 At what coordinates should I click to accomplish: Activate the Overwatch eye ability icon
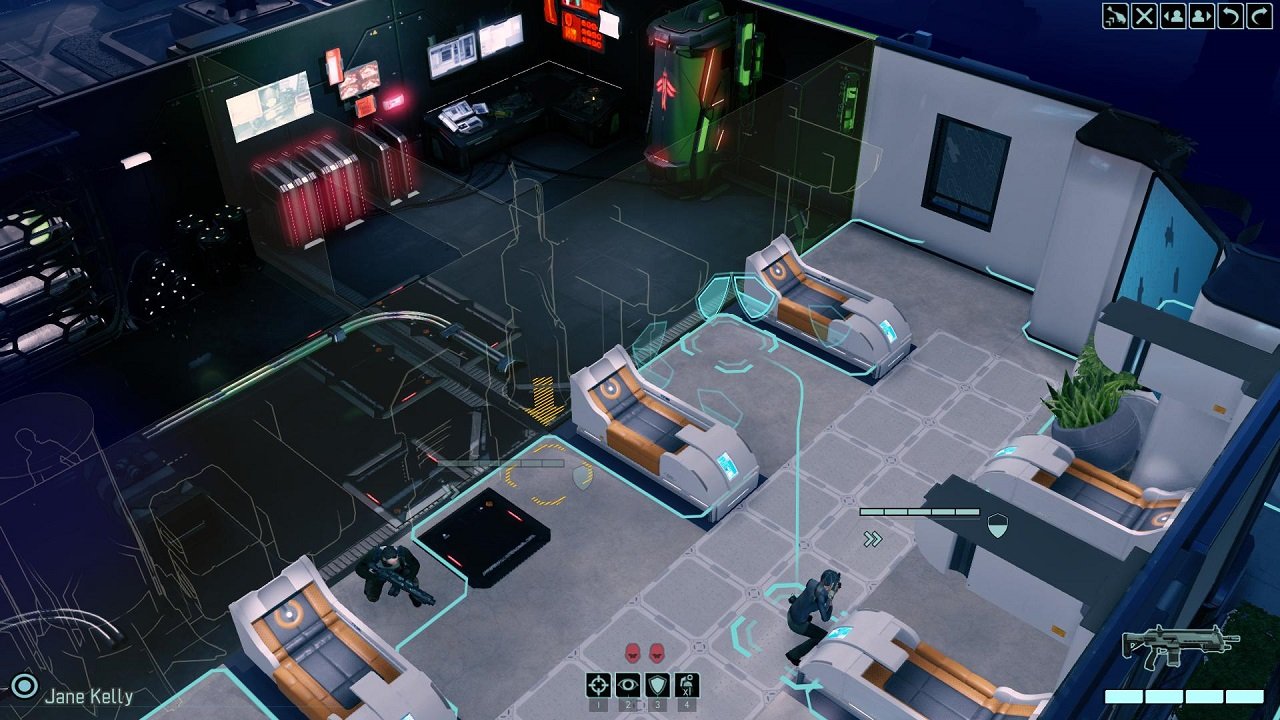click(x=627, y=685)
